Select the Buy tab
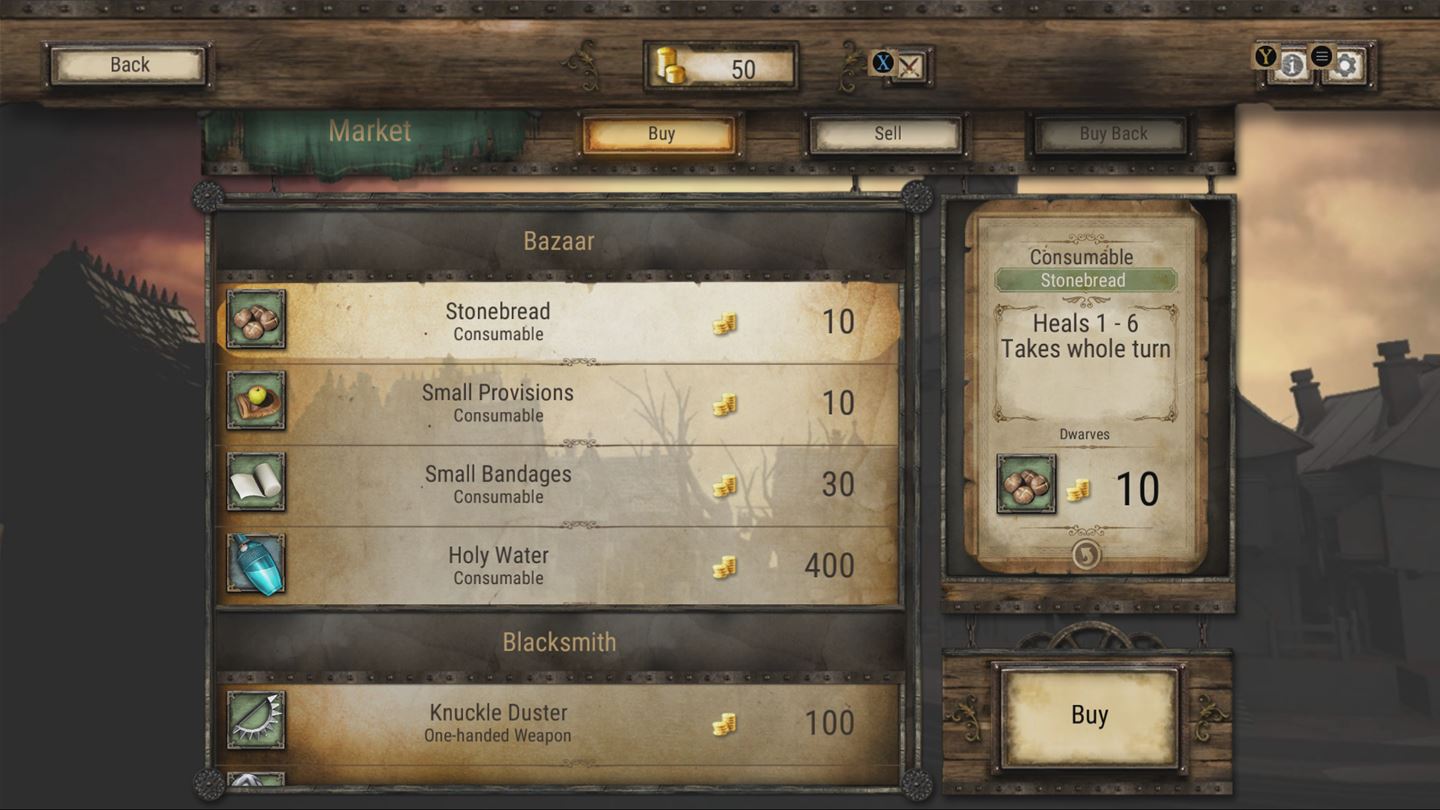This screenshot has width=1440, height=810. 660,132
